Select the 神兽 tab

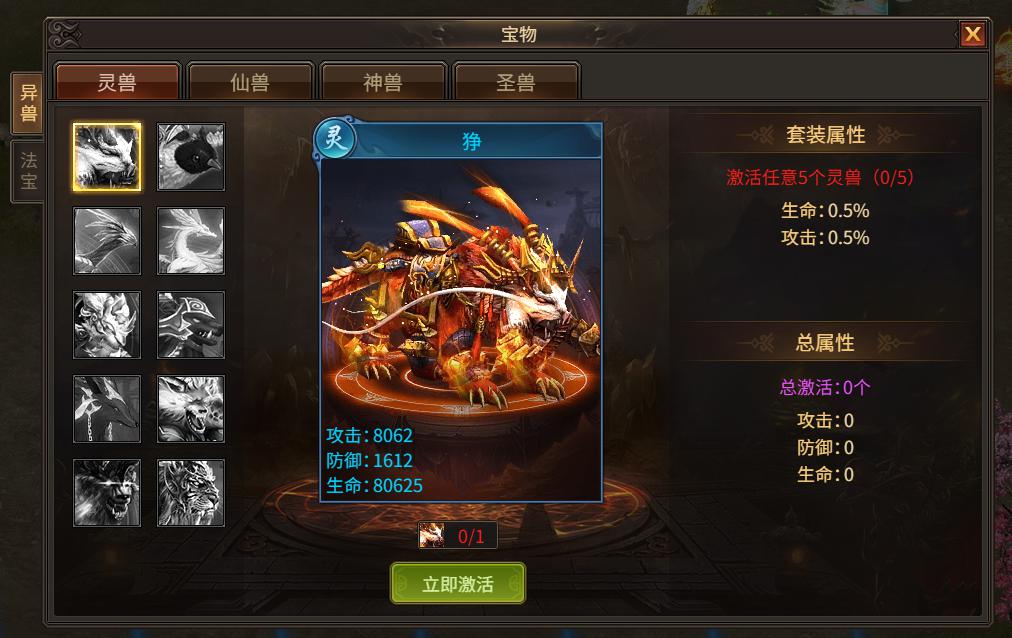(x=382, y=82)
